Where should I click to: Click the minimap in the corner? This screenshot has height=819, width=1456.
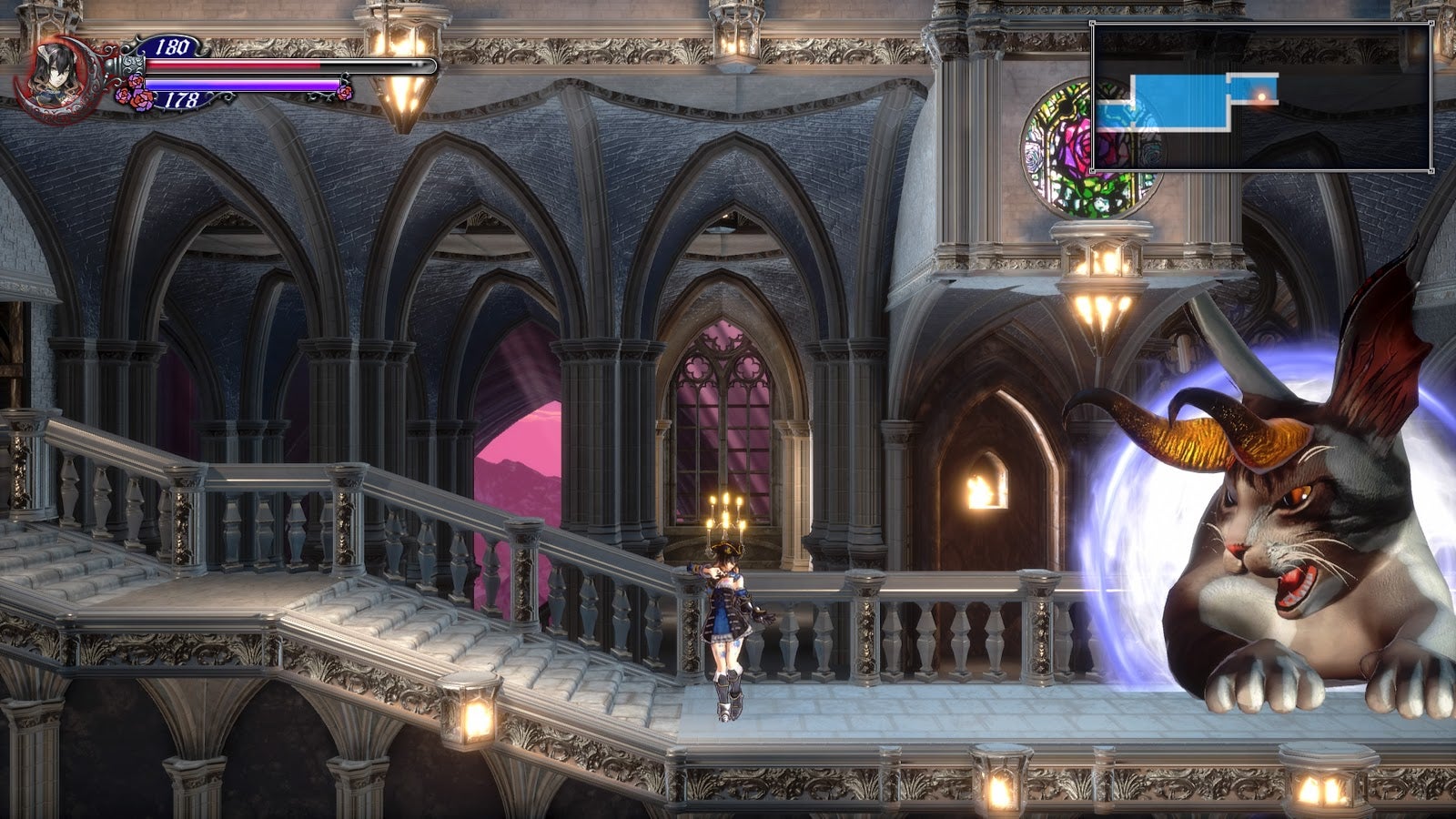(x=1261, y=97)
